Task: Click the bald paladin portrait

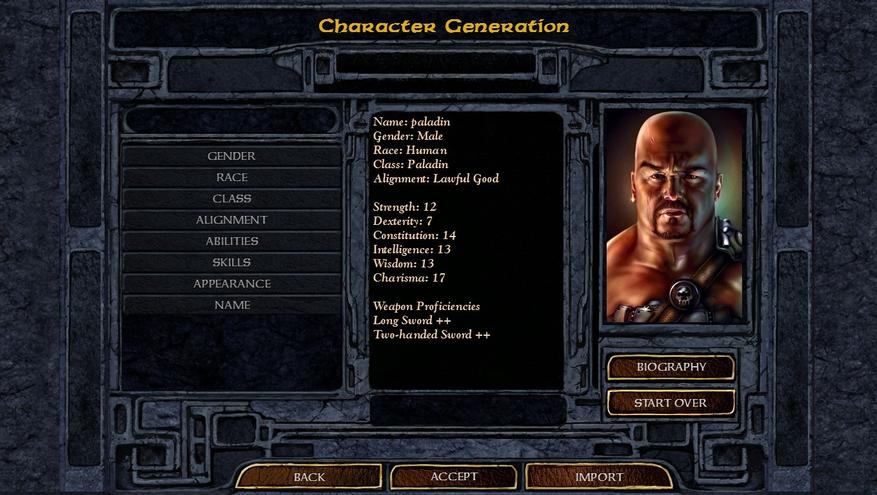Action: pos(675,215)
